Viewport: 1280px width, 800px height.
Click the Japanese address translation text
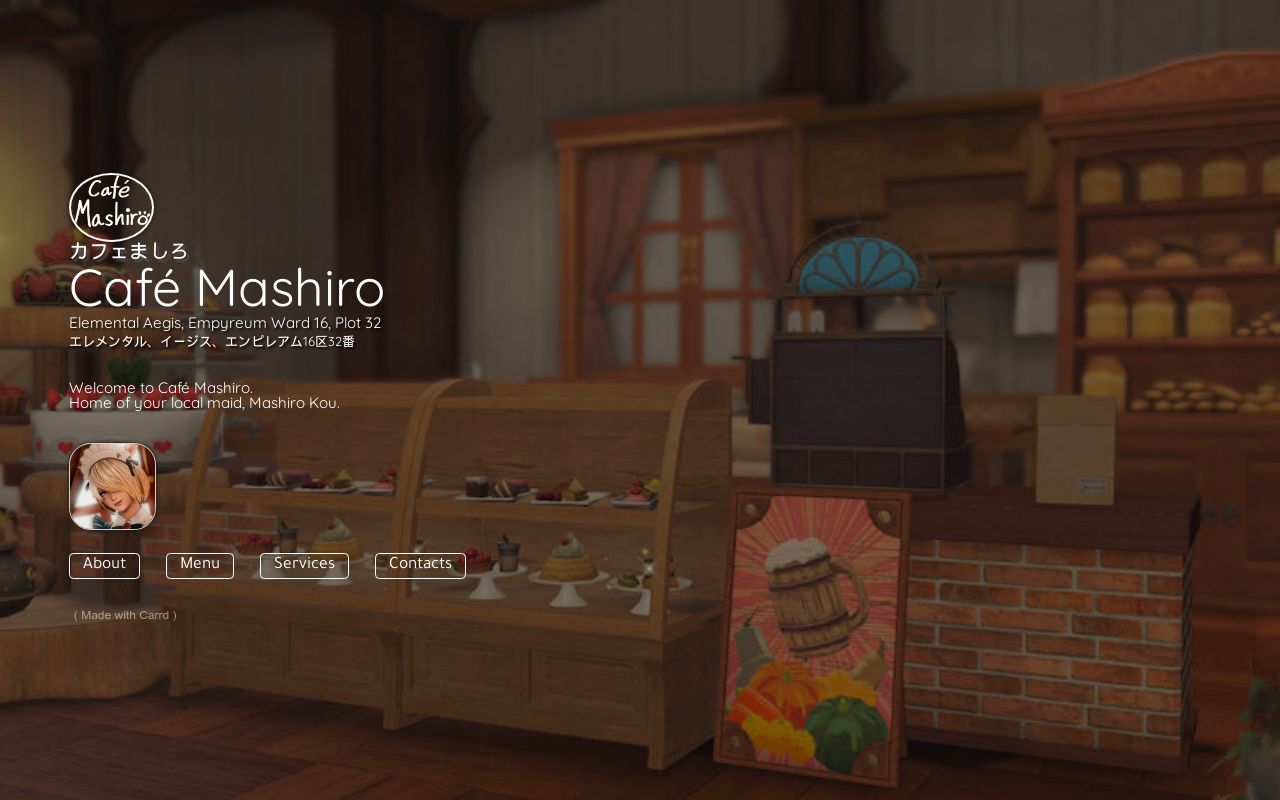[x=211, y=341]
